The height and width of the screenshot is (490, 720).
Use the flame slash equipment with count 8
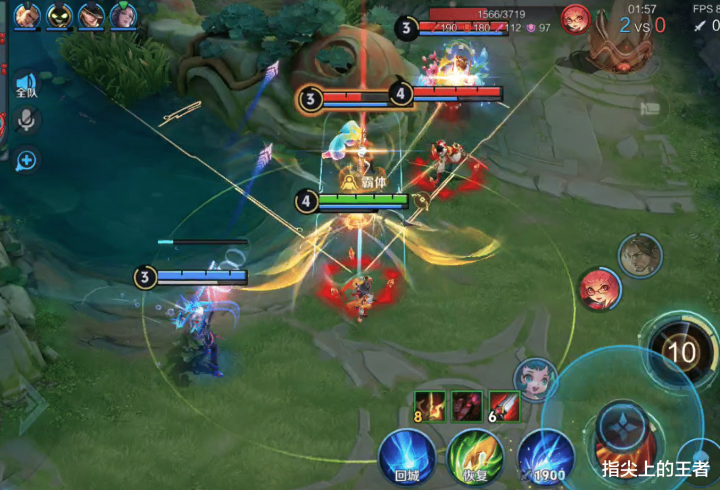tap(429, 406)
